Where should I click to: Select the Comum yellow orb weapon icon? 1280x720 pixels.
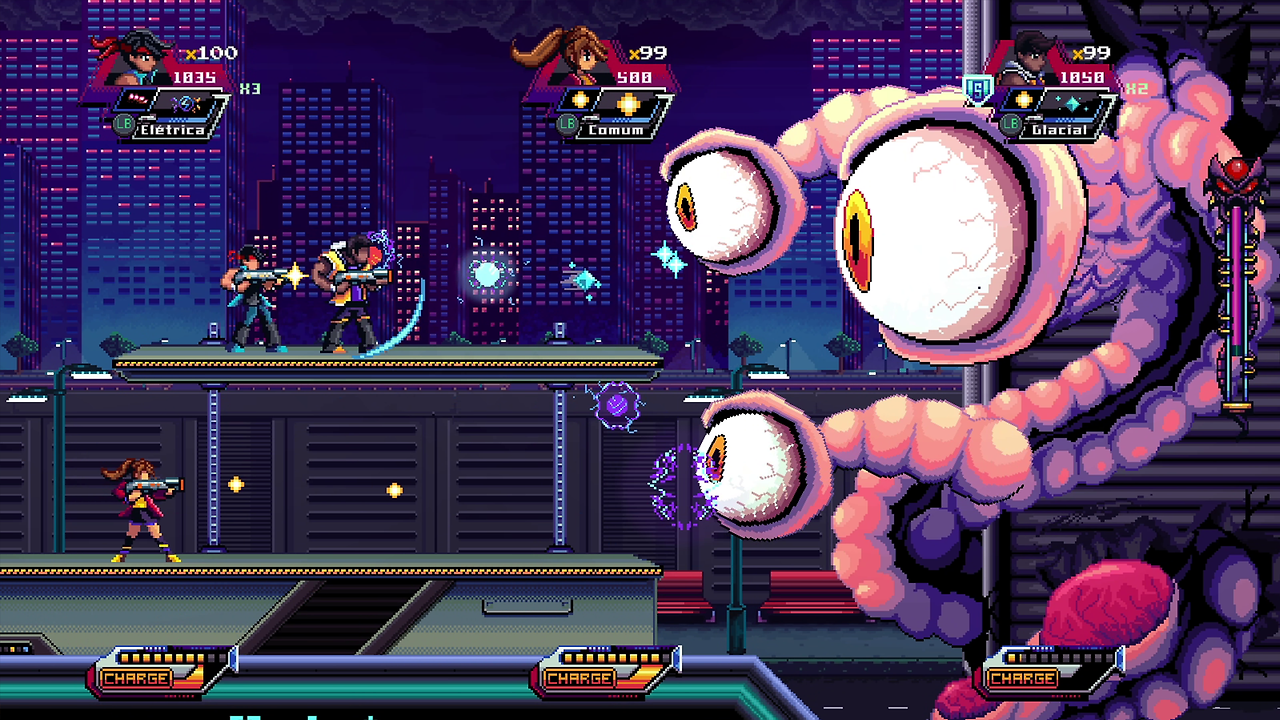point(628,102)
